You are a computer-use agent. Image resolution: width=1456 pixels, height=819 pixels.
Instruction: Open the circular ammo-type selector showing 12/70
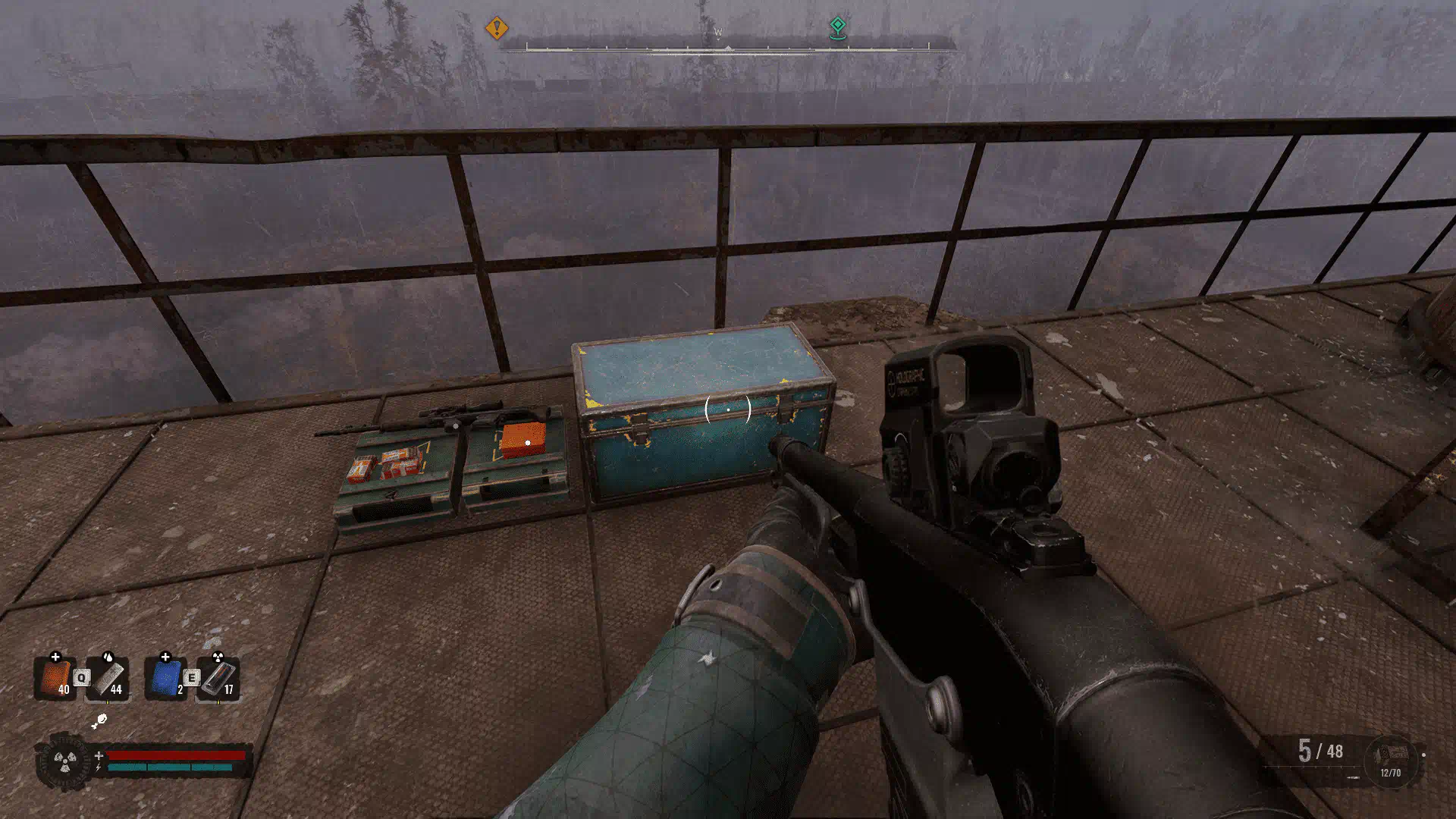(x=1391, y=761)
